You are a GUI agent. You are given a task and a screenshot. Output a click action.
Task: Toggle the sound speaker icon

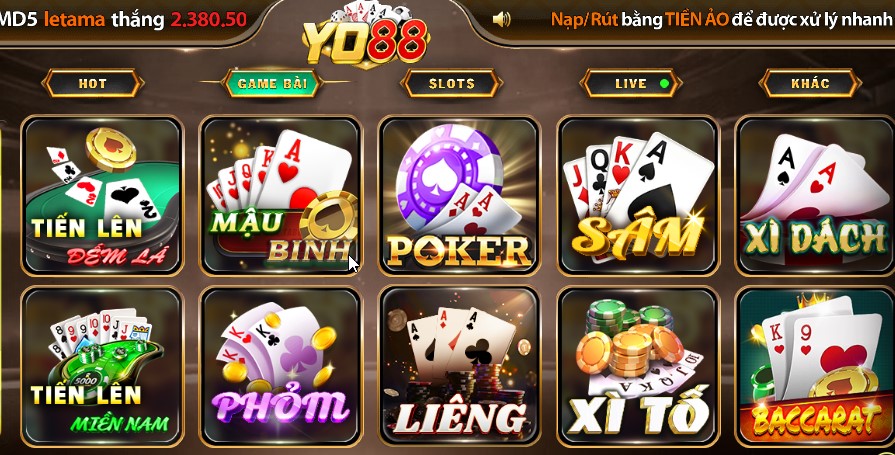pos(502,19)
